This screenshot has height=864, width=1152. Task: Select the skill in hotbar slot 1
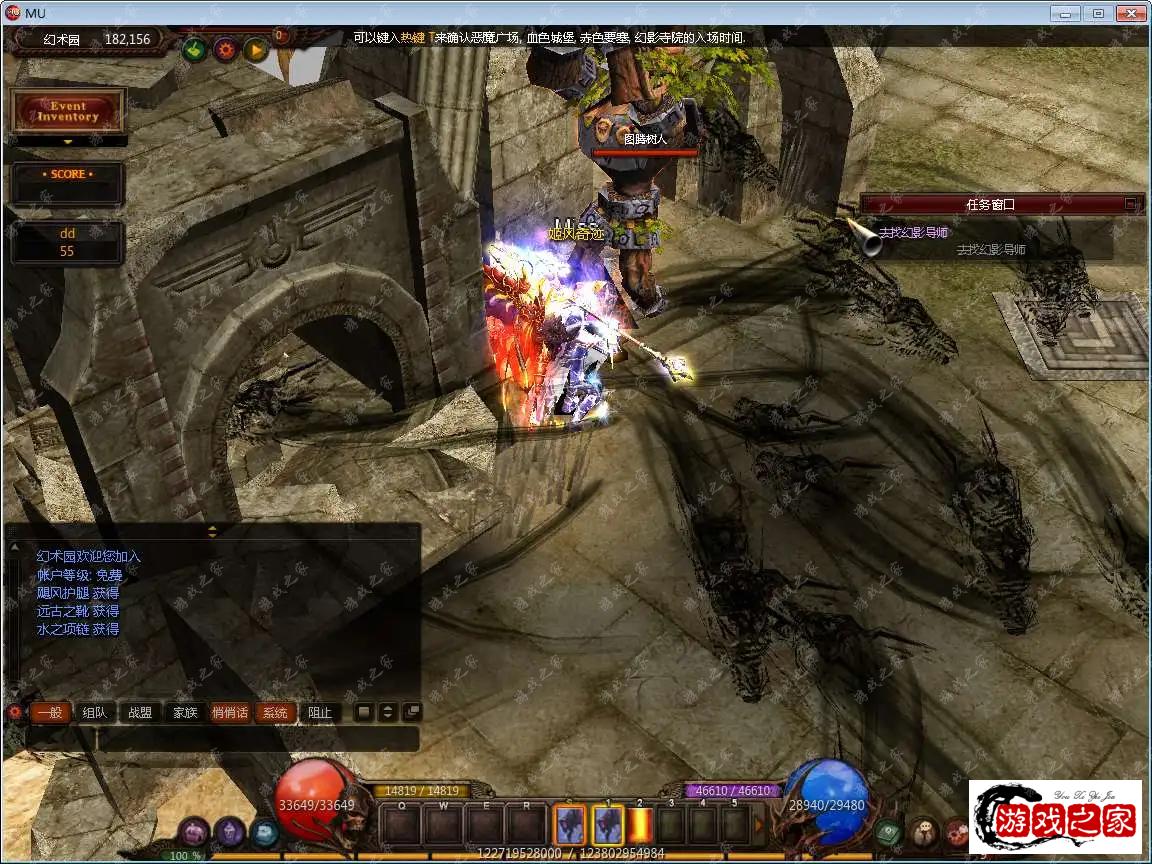point(608,825)
